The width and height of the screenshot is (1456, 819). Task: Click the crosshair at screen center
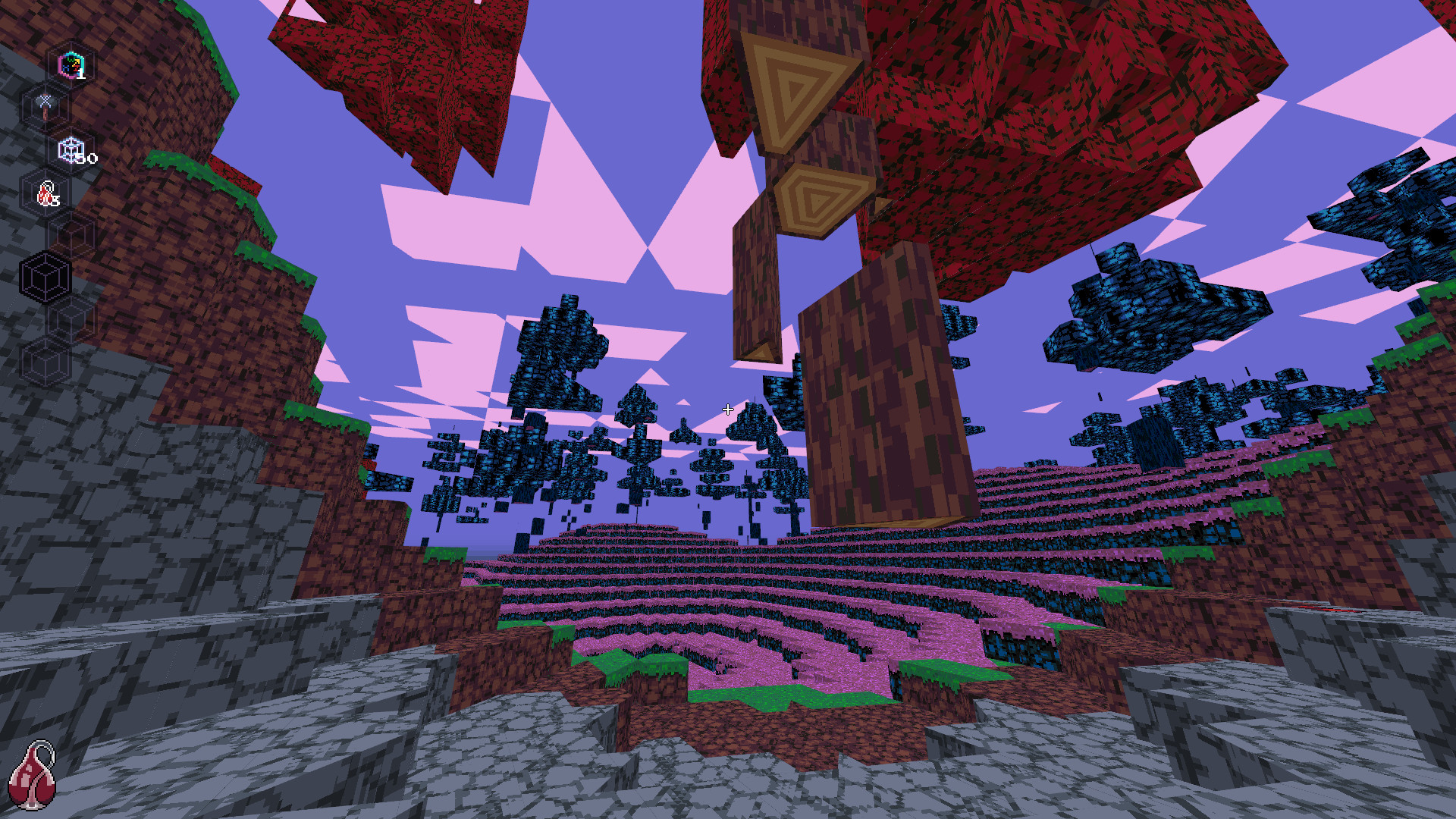728,409
